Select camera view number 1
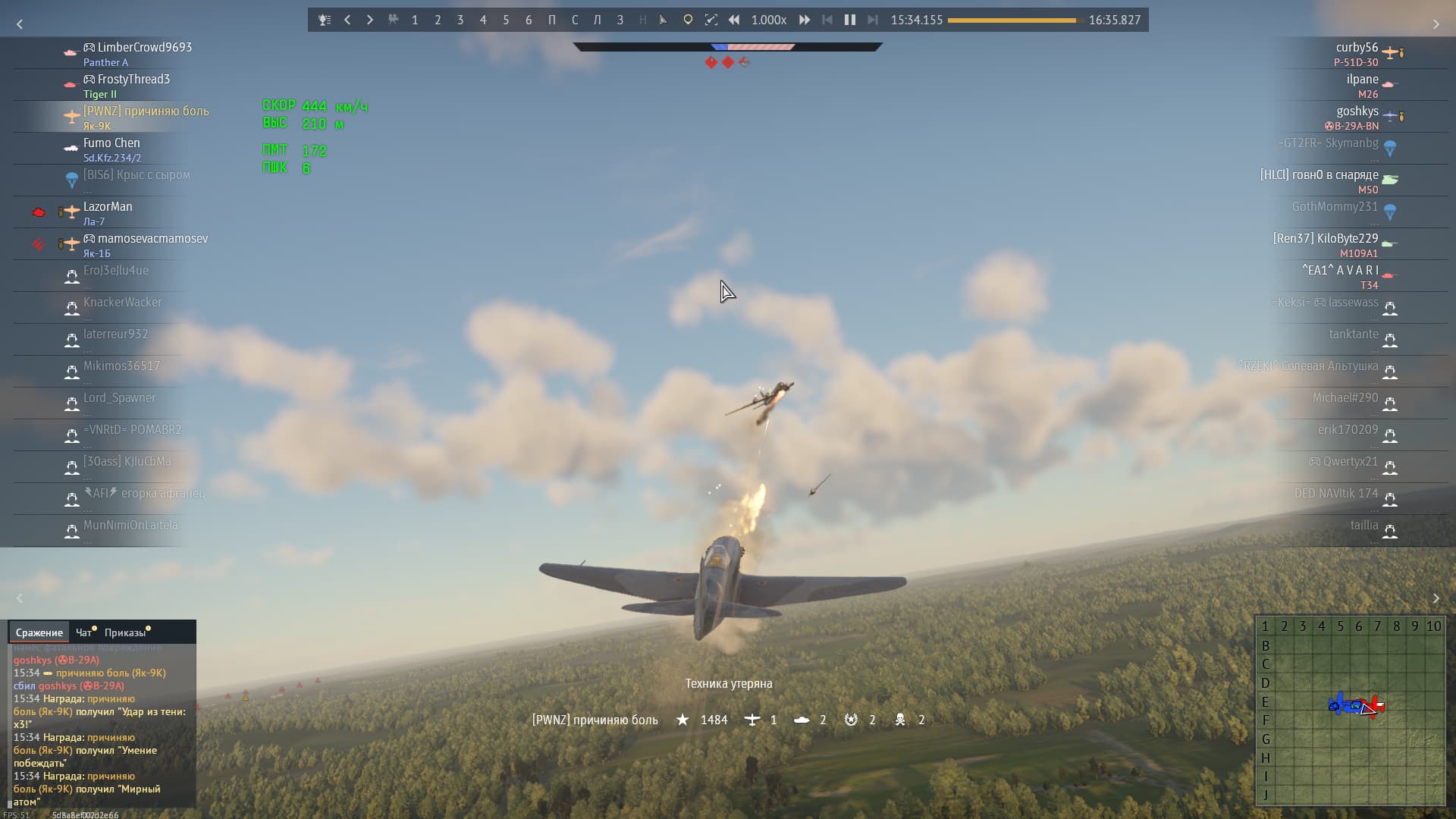1456x819 pixels. [415, 20]
